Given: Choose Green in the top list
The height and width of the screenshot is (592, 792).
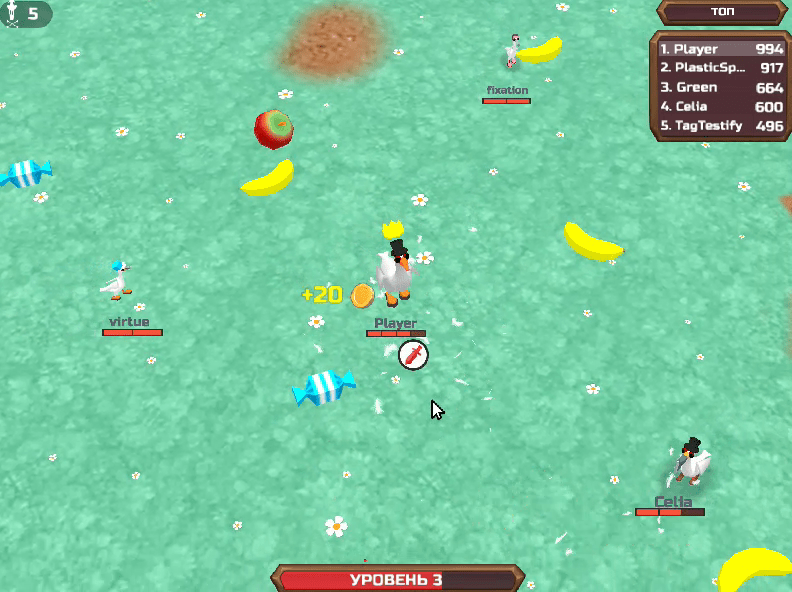Looking at the screenshot, I should [x=720, y=88].
